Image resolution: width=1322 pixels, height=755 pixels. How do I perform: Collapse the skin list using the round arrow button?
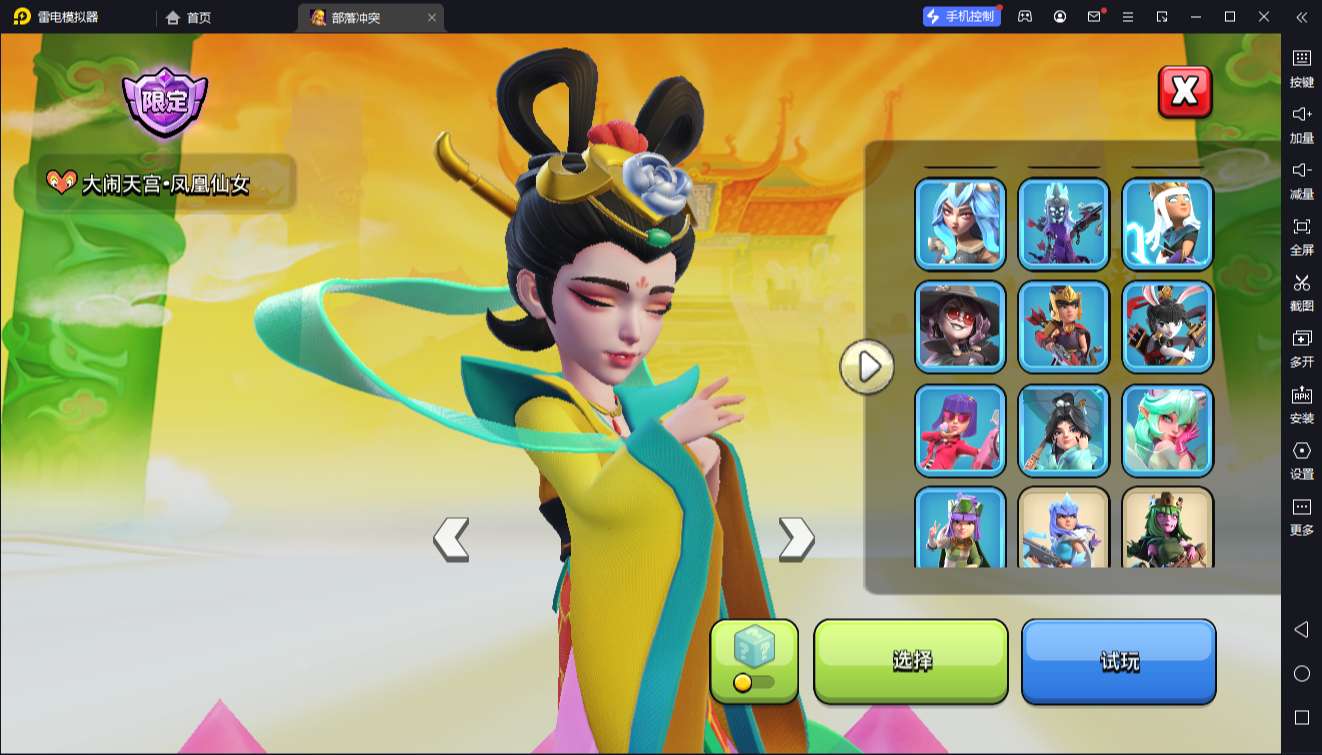coord(866,367)
